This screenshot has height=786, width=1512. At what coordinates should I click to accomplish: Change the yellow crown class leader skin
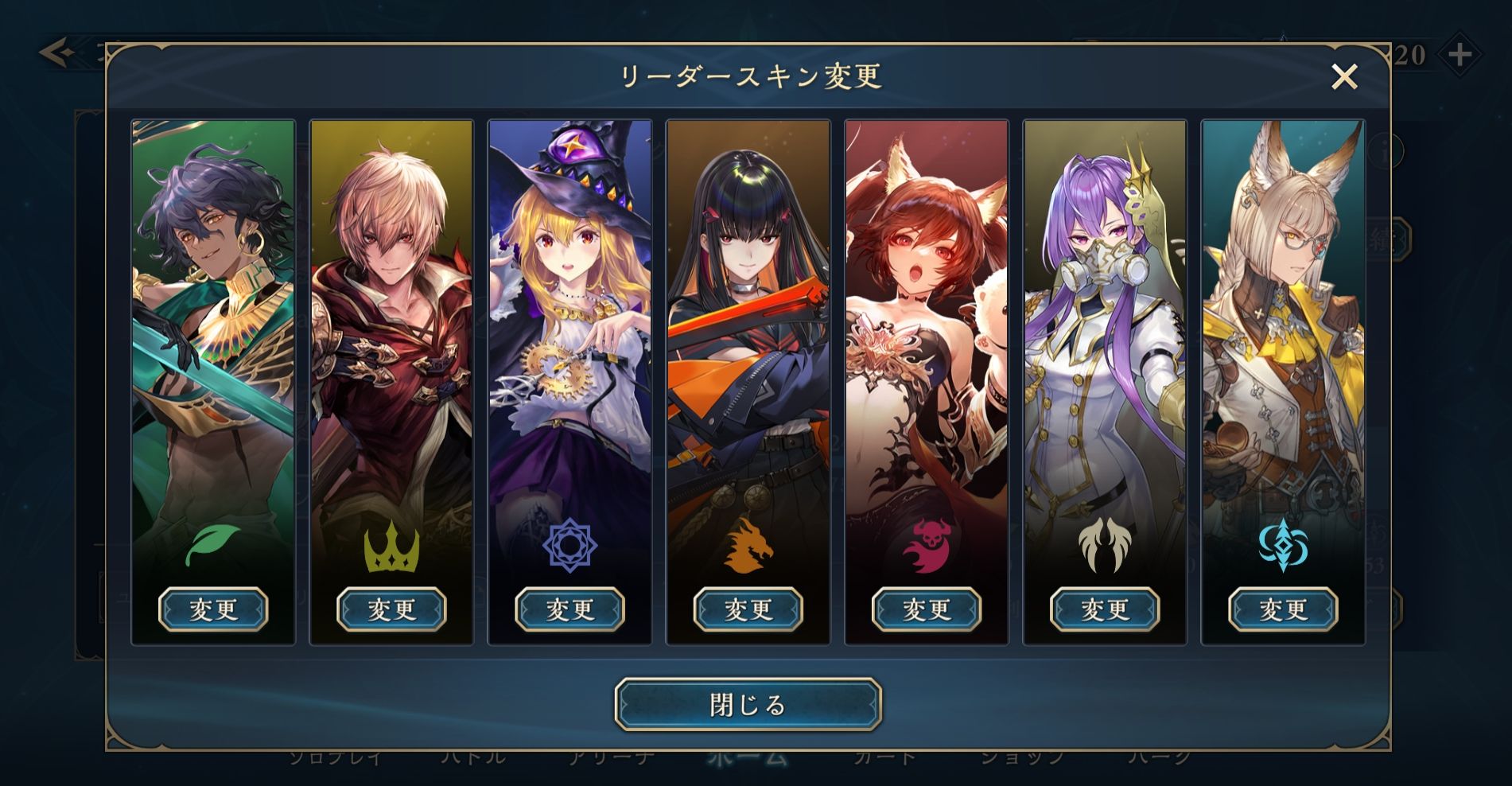391,609
